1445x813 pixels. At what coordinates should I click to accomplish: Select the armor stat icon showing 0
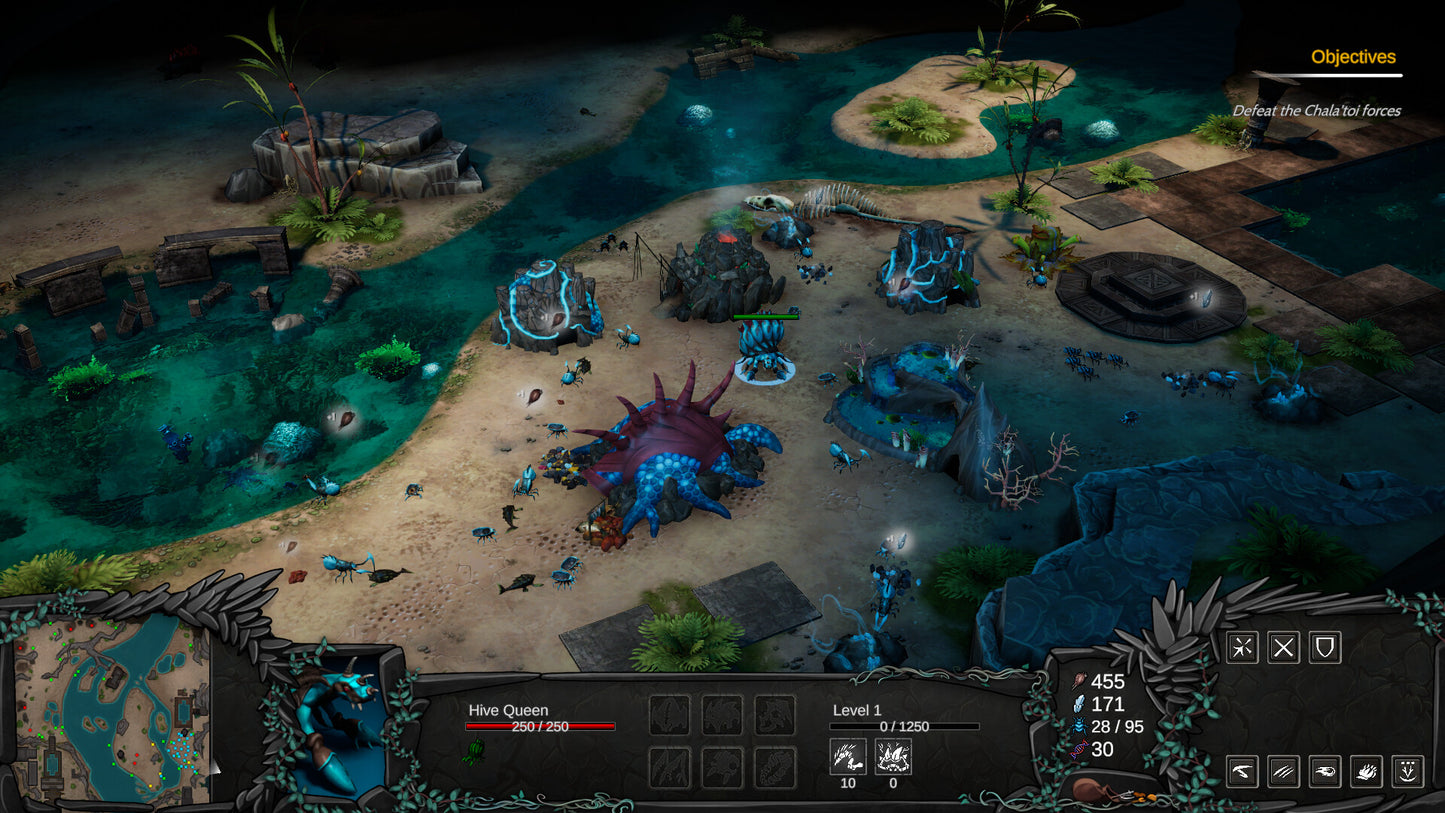pos(893,757)
